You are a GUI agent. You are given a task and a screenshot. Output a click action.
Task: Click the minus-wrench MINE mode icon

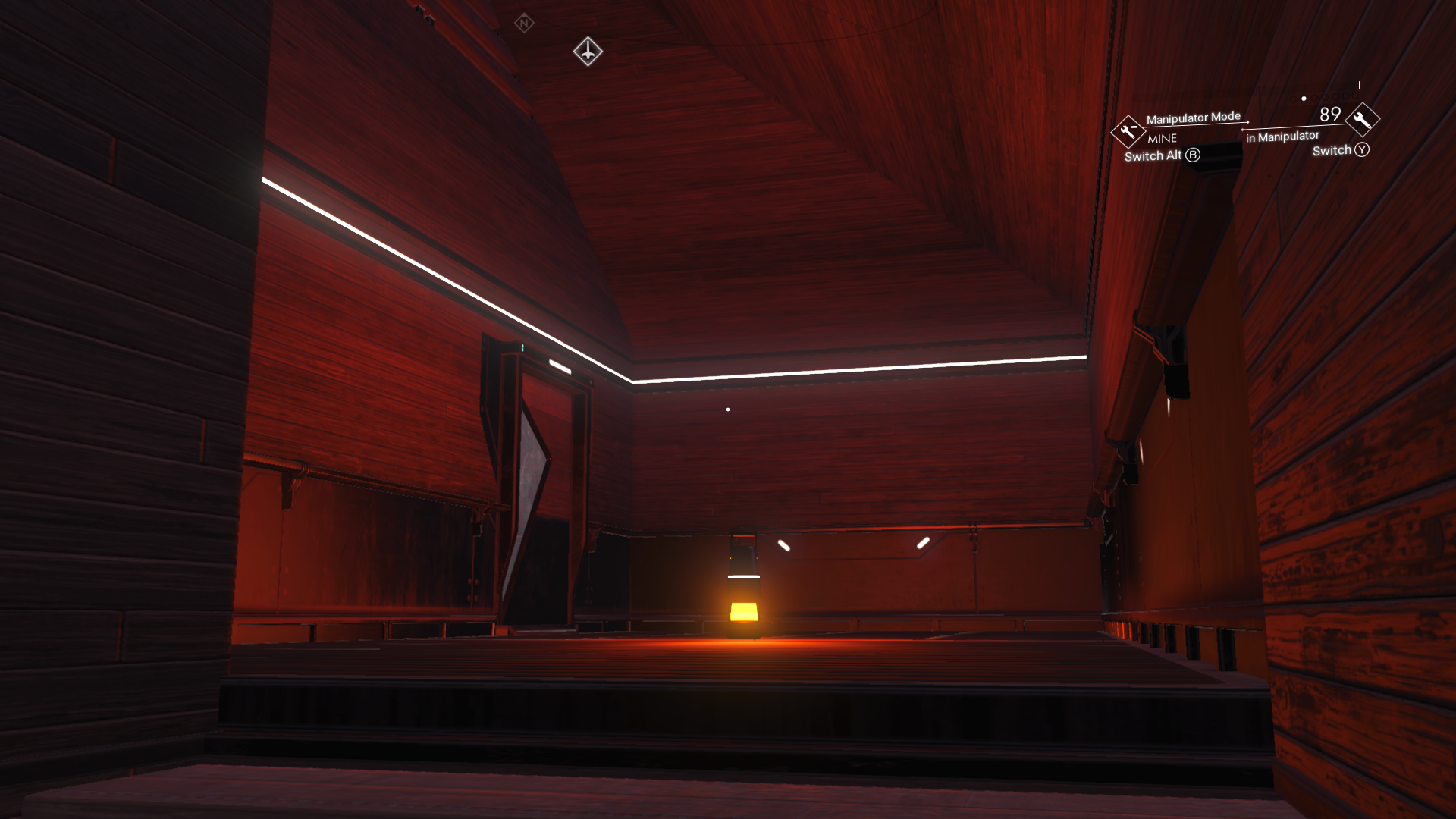coord(1128,132)
